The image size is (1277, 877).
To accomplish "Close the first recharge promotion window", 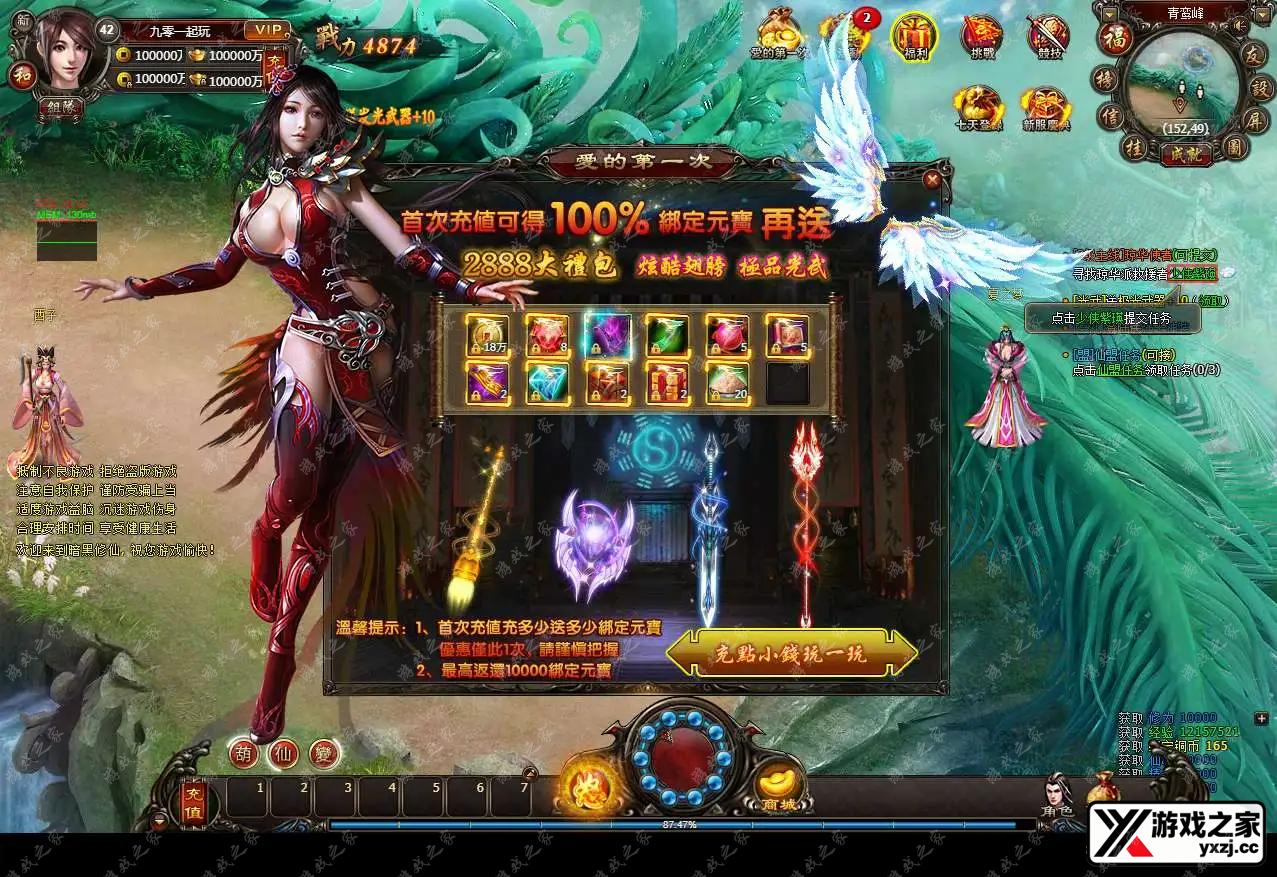I will pyautogui.click(x=932, y=180).
